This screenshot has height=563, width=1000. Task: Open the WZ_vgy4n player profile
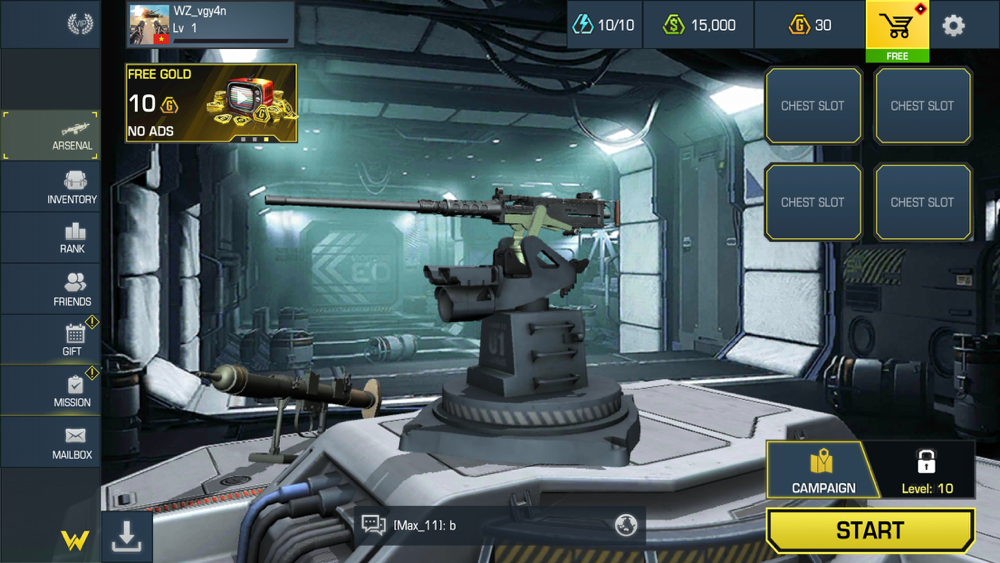(x=211, y=24)
